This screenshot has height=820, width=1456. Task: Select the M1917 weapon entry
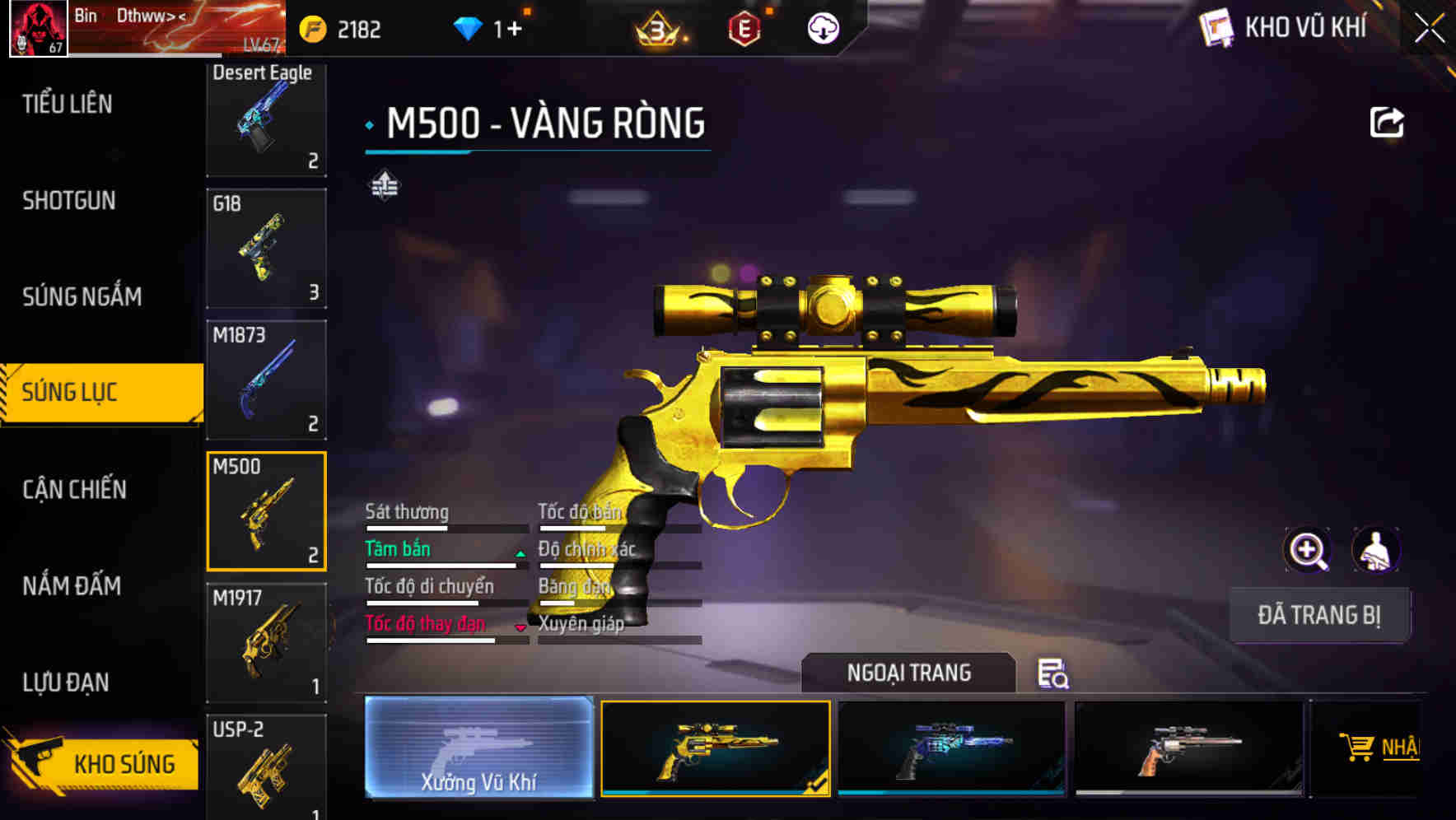point(266,641)
